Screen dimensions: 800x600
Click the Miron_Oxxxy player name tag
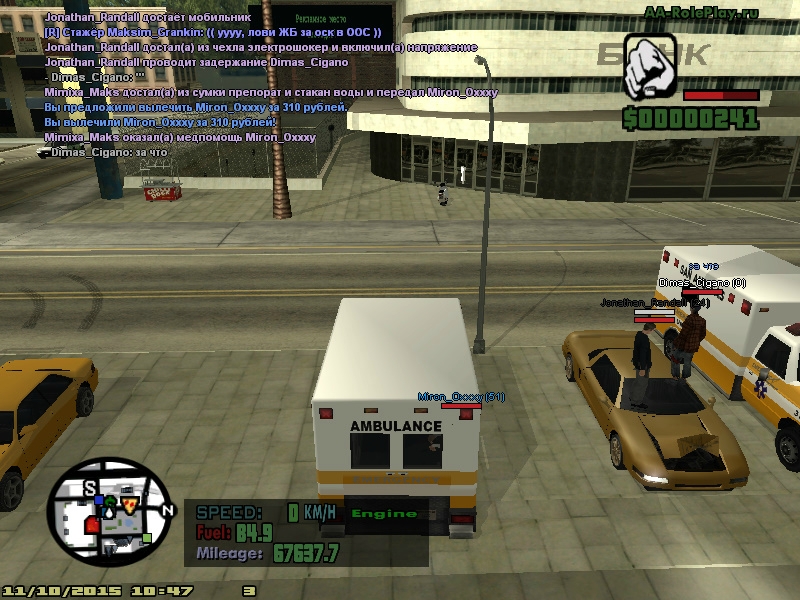point(461,397)
